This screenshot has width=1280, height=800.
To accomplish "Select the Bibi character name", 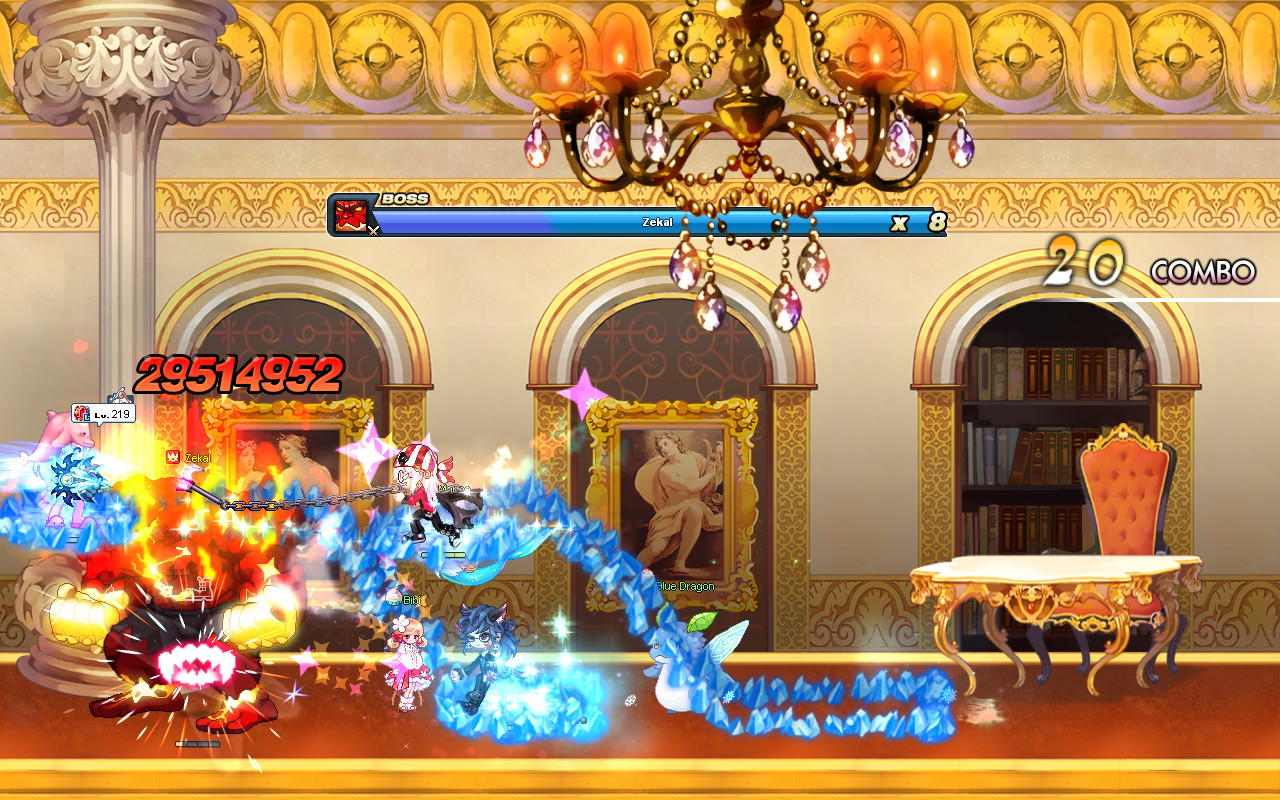I will (413, 599).
